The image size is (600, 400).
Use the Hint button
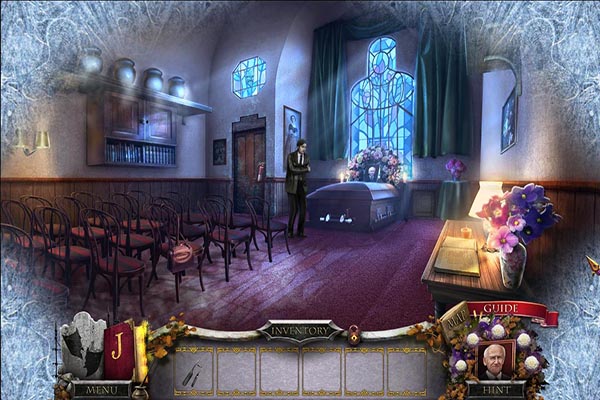click(496, 390)
